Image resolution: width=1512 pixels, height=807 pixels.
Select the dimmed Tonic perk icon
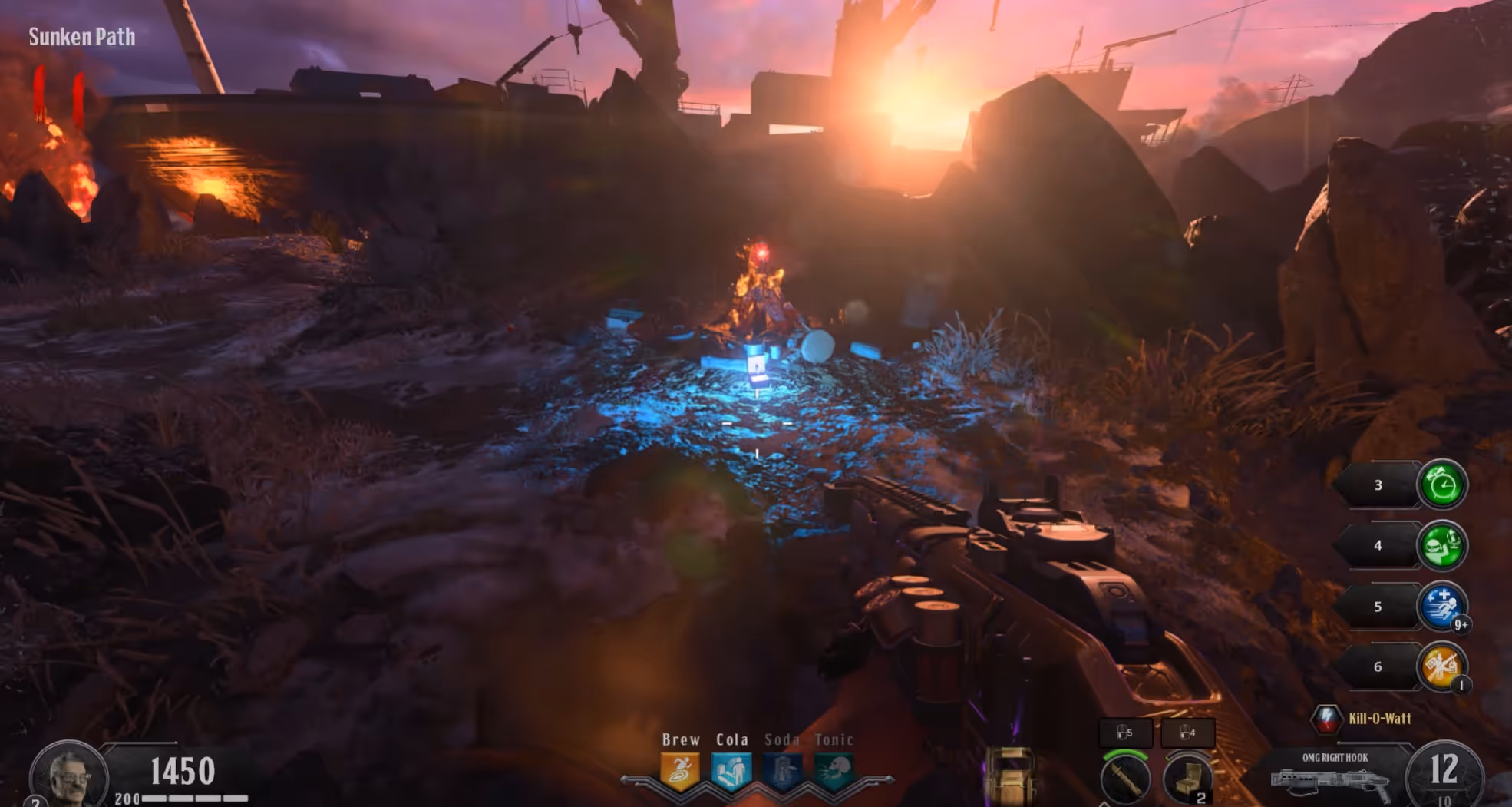[834, 771]
